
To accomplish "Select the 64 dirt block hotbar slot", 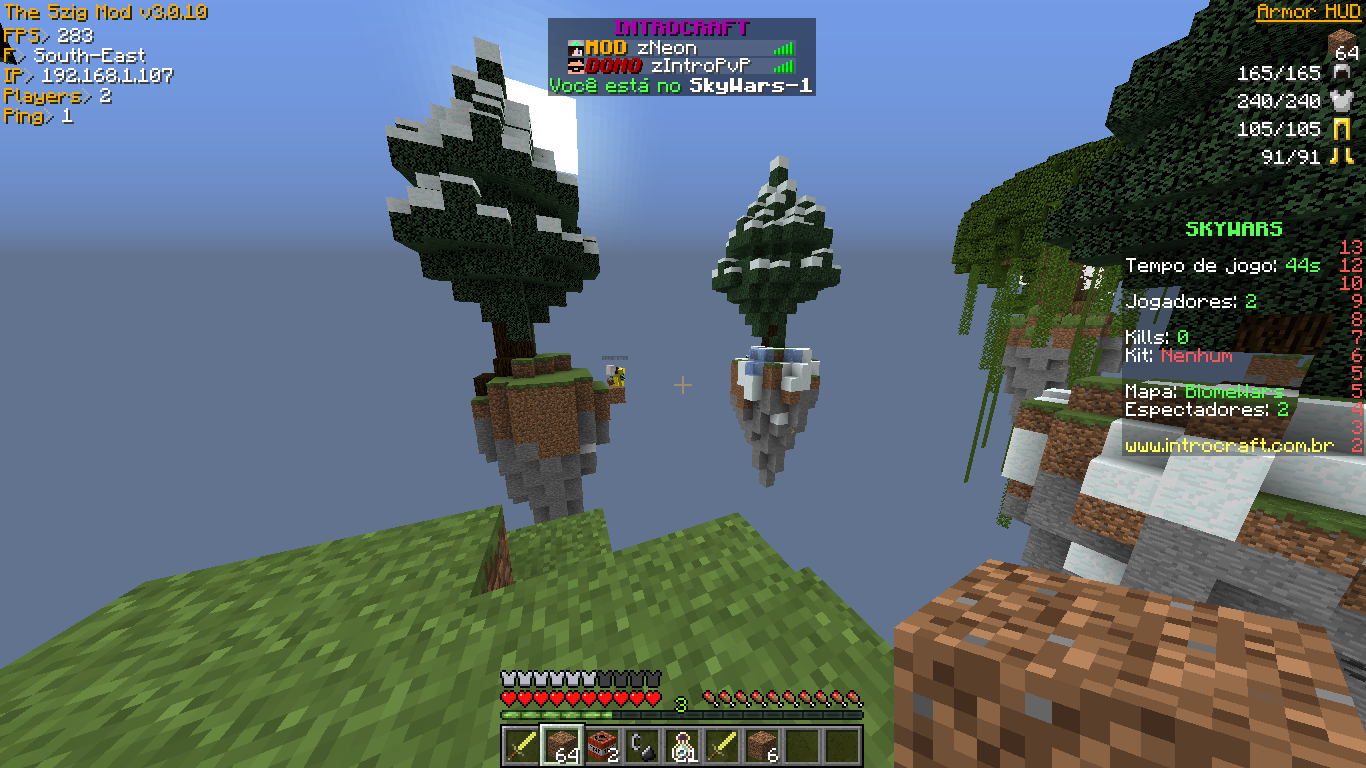I will coord(561,745).
